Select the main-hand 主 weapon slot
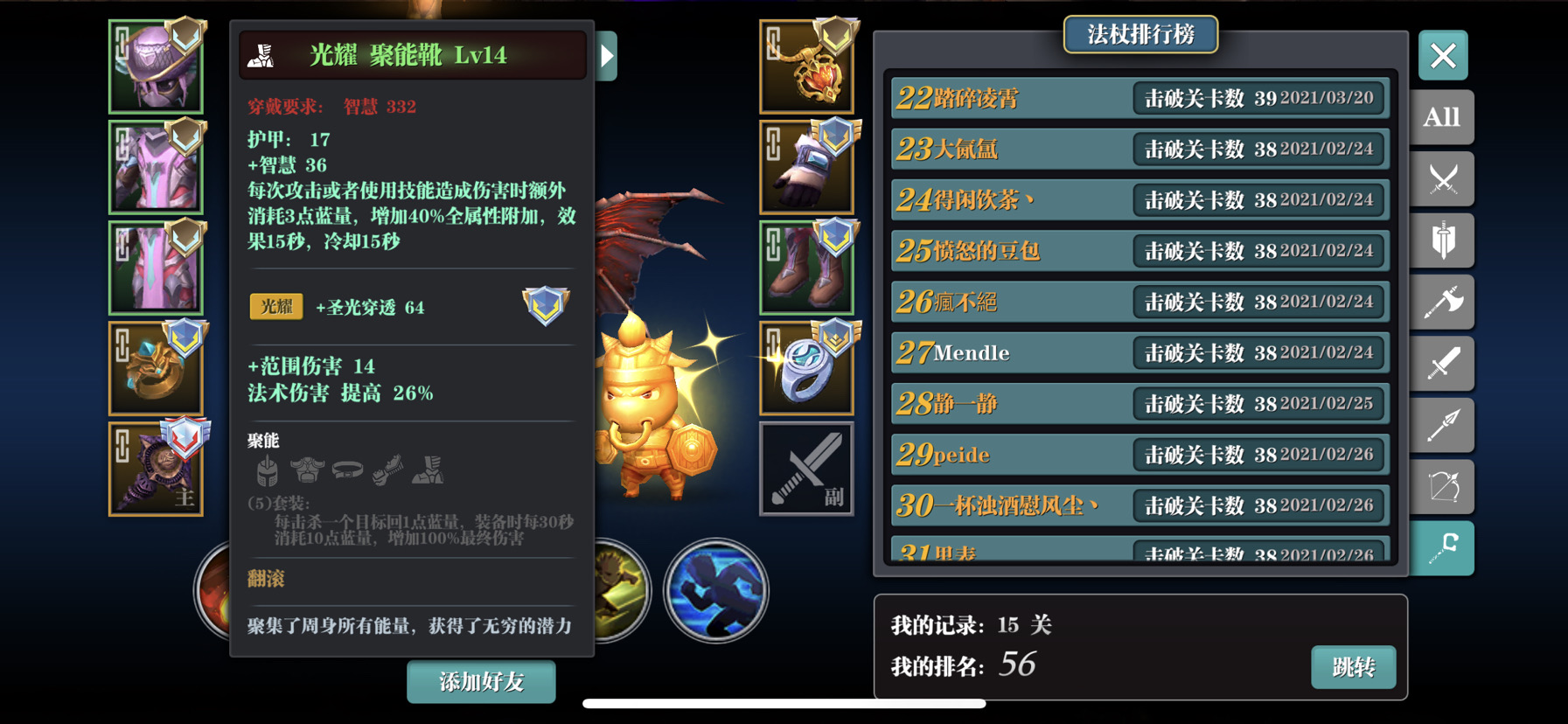Image resolution: width=1568 pixels, height=724 pixels. tap(157, 469)
